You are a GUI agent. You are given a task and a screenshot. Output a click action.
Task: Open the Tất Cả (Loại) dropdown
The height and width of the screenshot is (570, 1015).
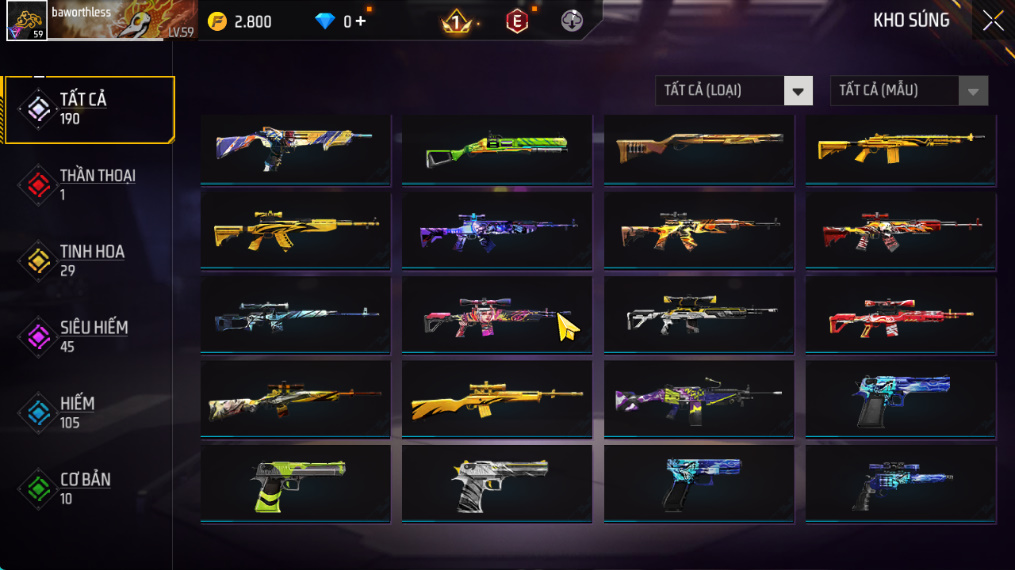(734, 91)
